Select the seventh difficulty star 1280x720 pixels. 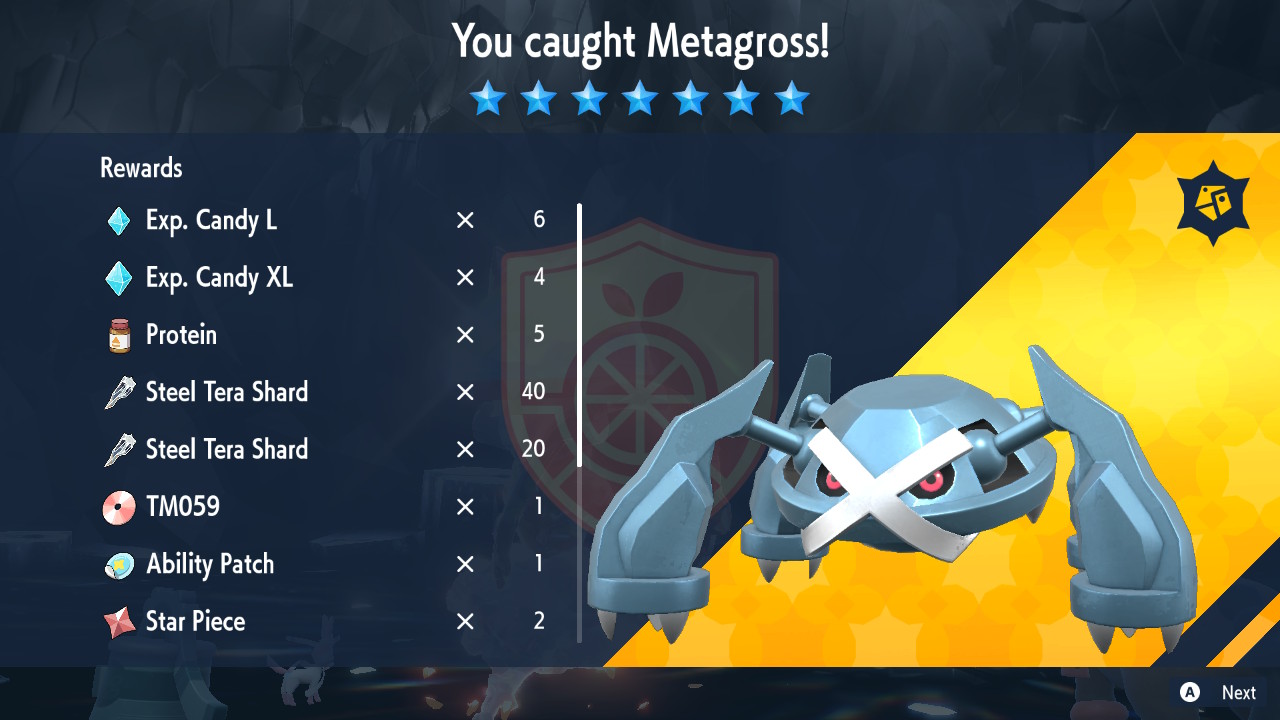click(x=792, y=98)
